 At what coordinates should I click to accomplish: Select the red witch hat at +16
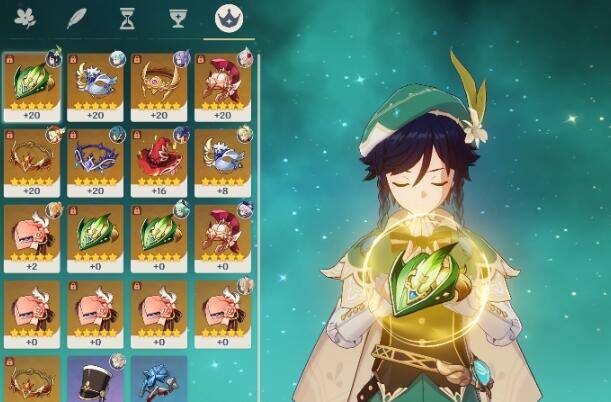tap(159, 160)
